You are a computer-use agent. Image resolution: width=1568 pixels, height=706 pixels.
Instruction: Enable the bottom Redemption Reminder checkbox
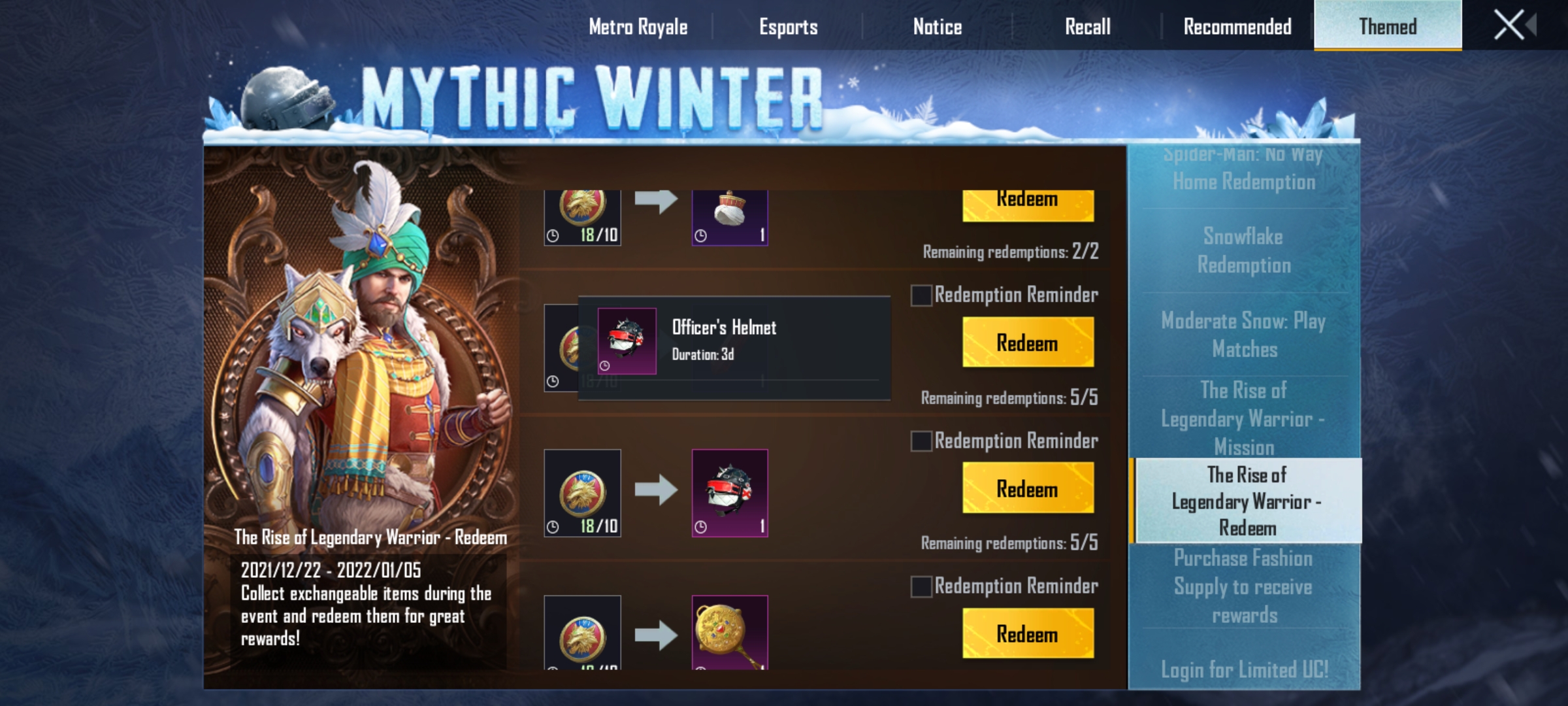point(923,587)
